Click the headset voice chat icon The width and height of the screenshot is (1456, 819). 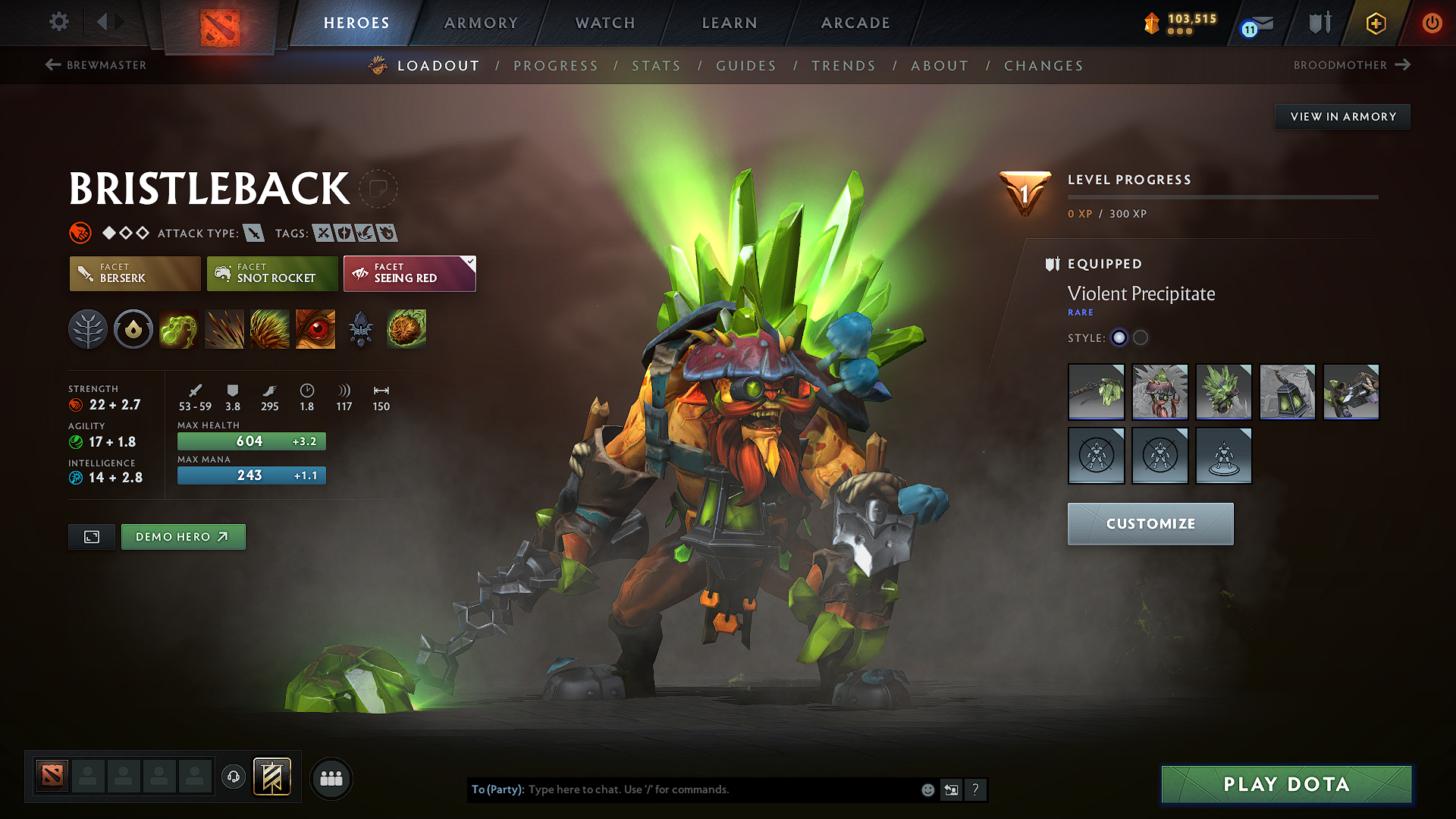pos(234,778)
